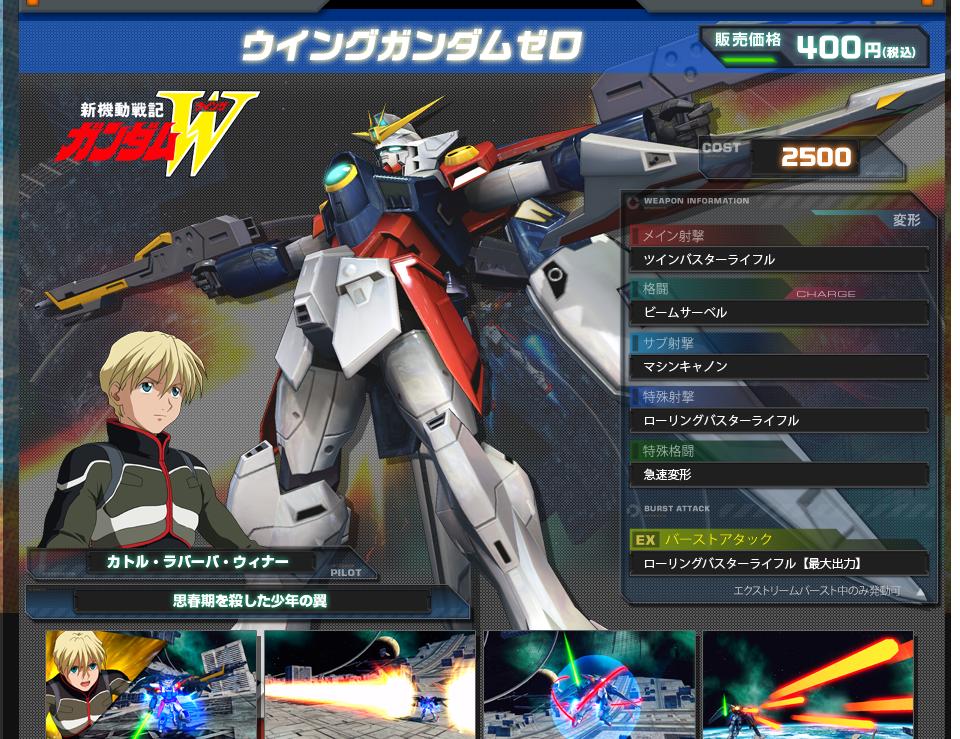Select the 急速変形 special melee row

click(x=778, y=475)
